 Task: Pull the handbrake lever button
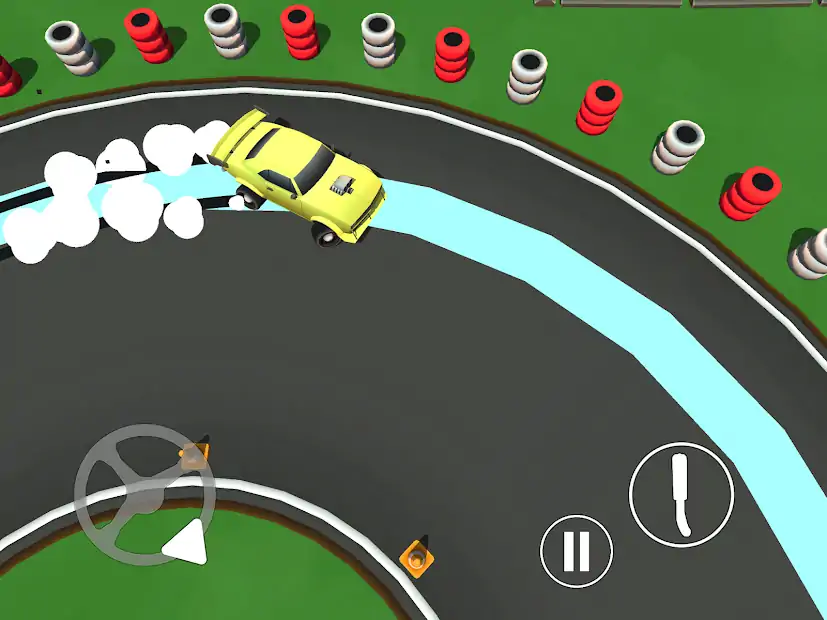pyautogui.click(x=681, y=493)
